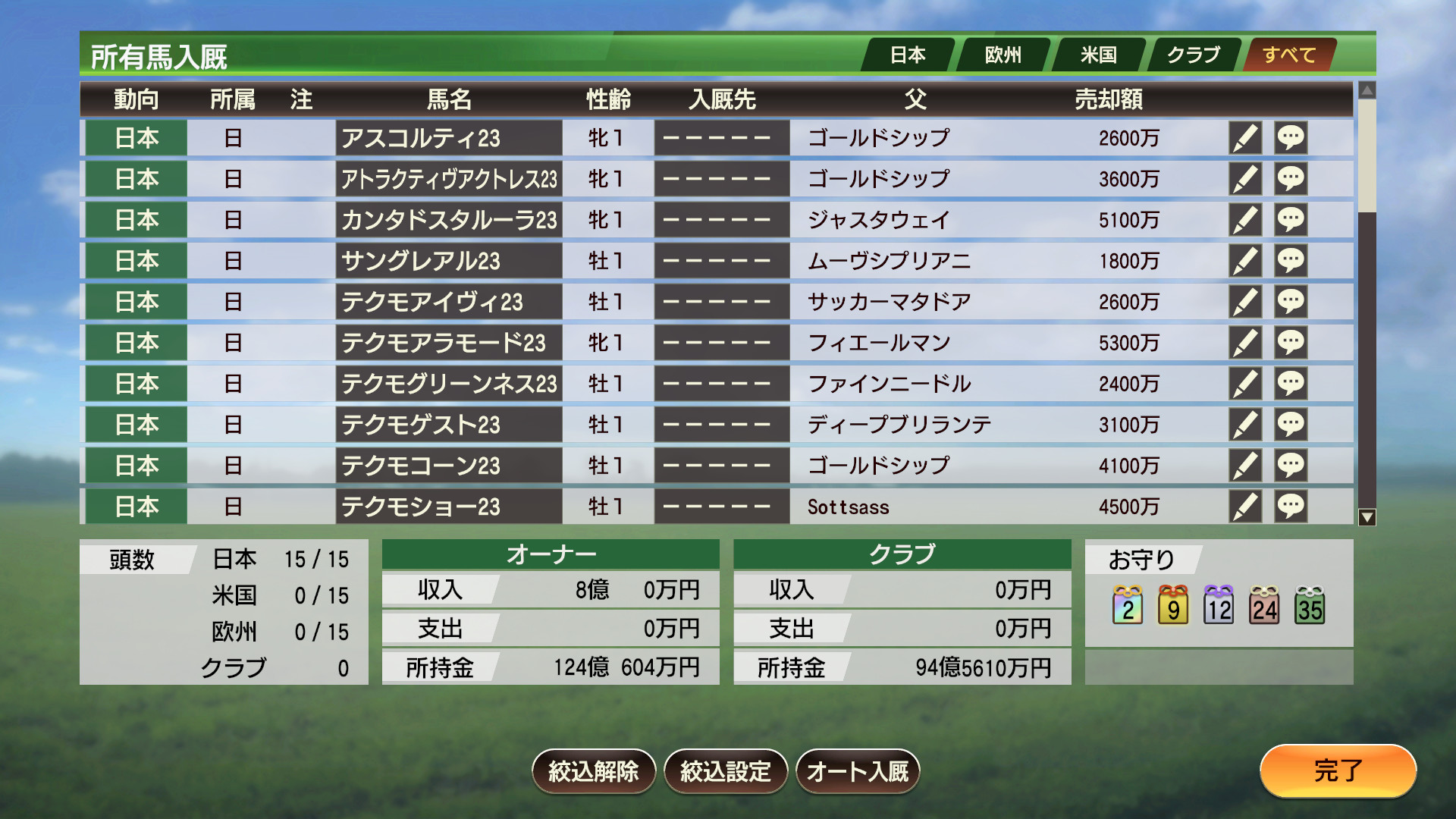The width and height of the screenshot is (1456, 819).
Task: Select the クラブ tab
Action: pos(1193,54)
